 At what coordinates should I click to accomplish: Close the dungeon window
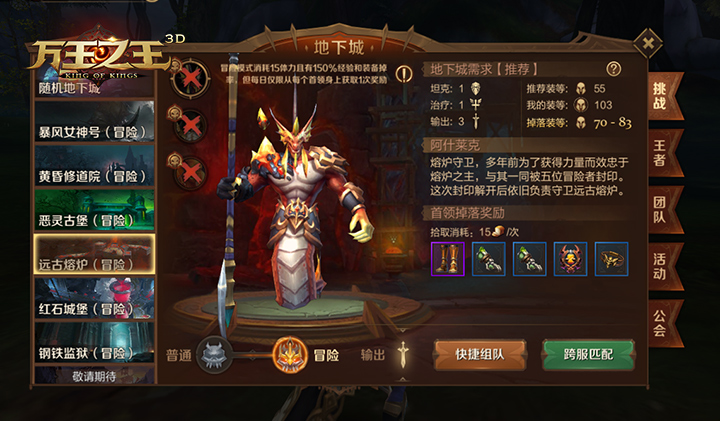[648, 44]
